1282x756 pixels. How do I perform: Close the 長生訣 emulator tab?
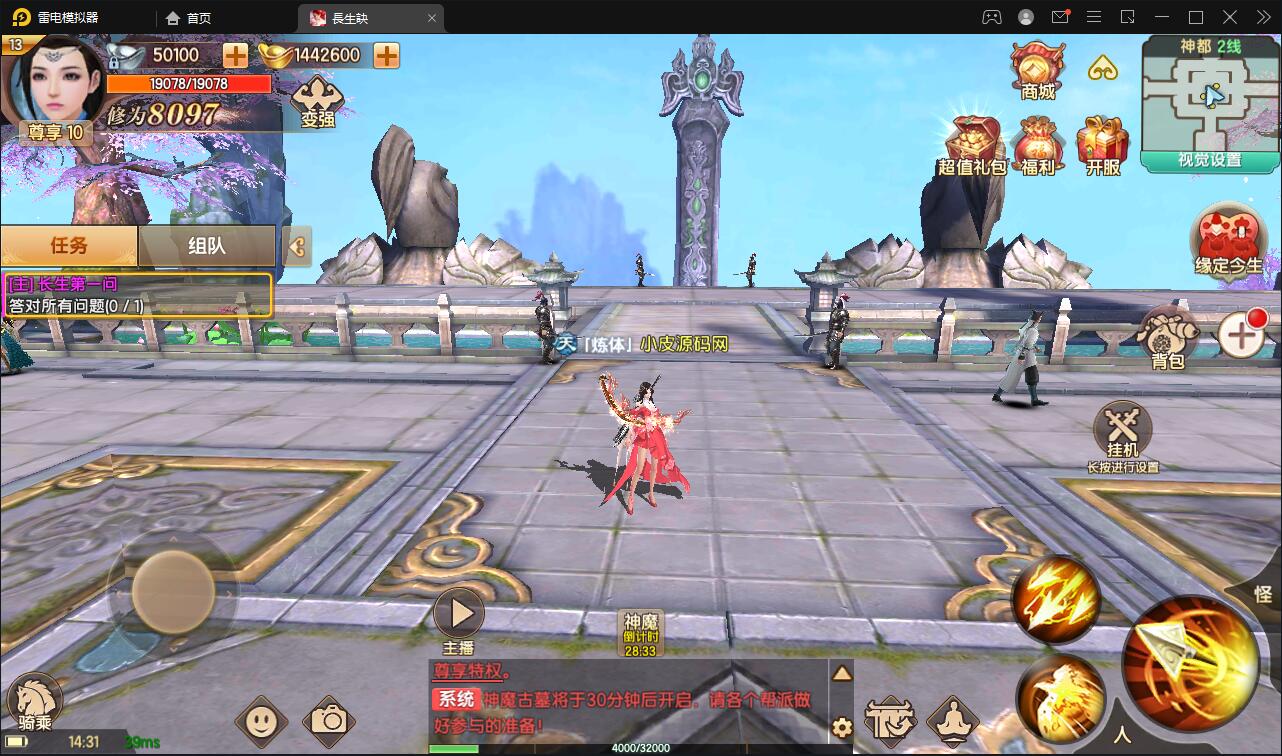click(432, 18)
